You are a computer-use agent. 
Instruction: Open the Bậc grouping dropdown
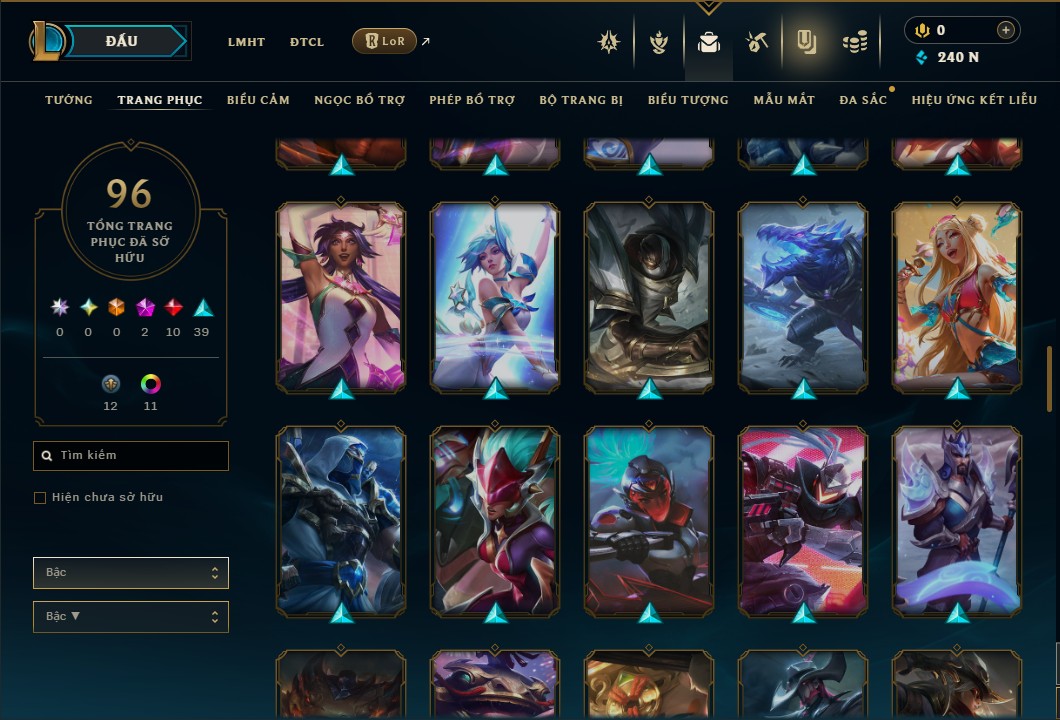coord(131,573)
